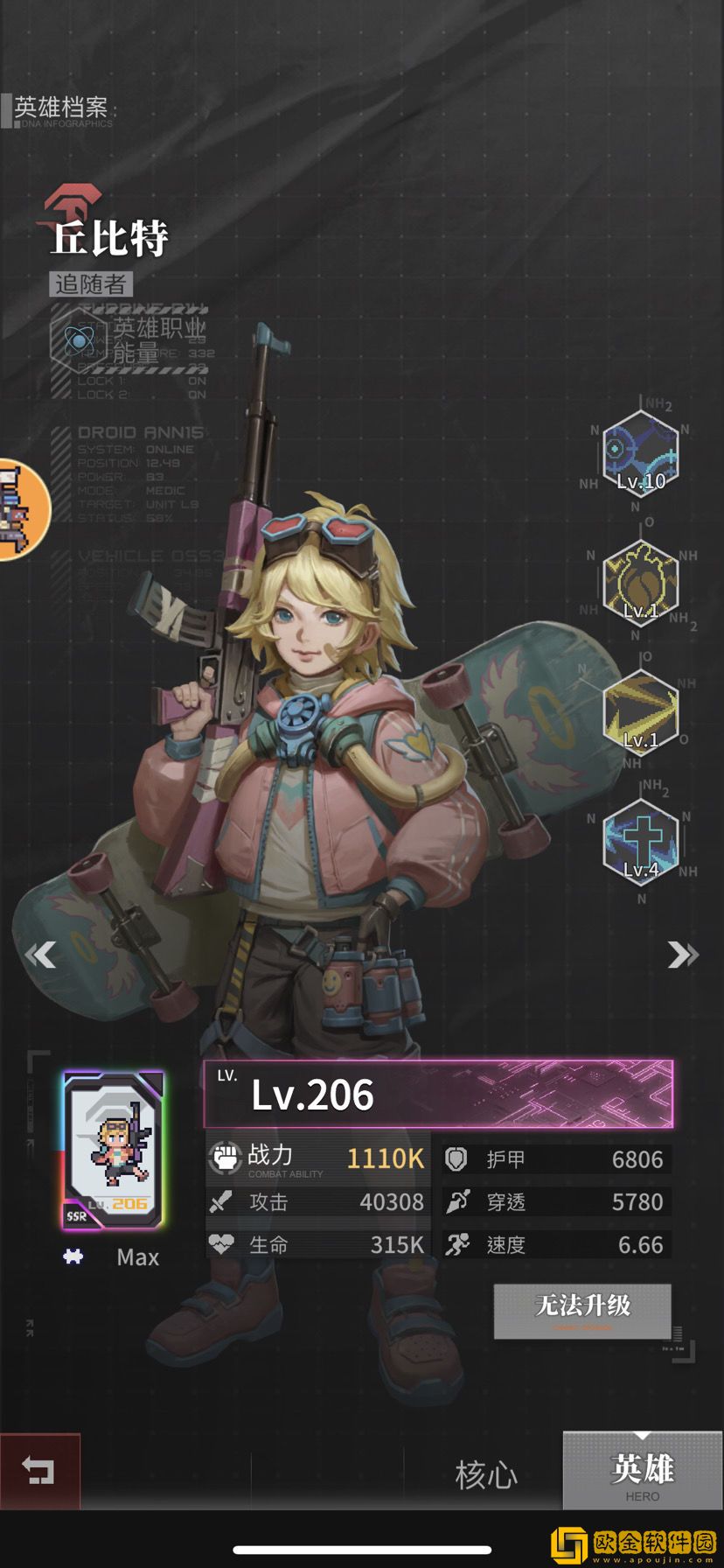This screenshot has width=724, height=1568.
Task: Open the 英雄职业能量 class energy icon
Action: pos(80,340)
